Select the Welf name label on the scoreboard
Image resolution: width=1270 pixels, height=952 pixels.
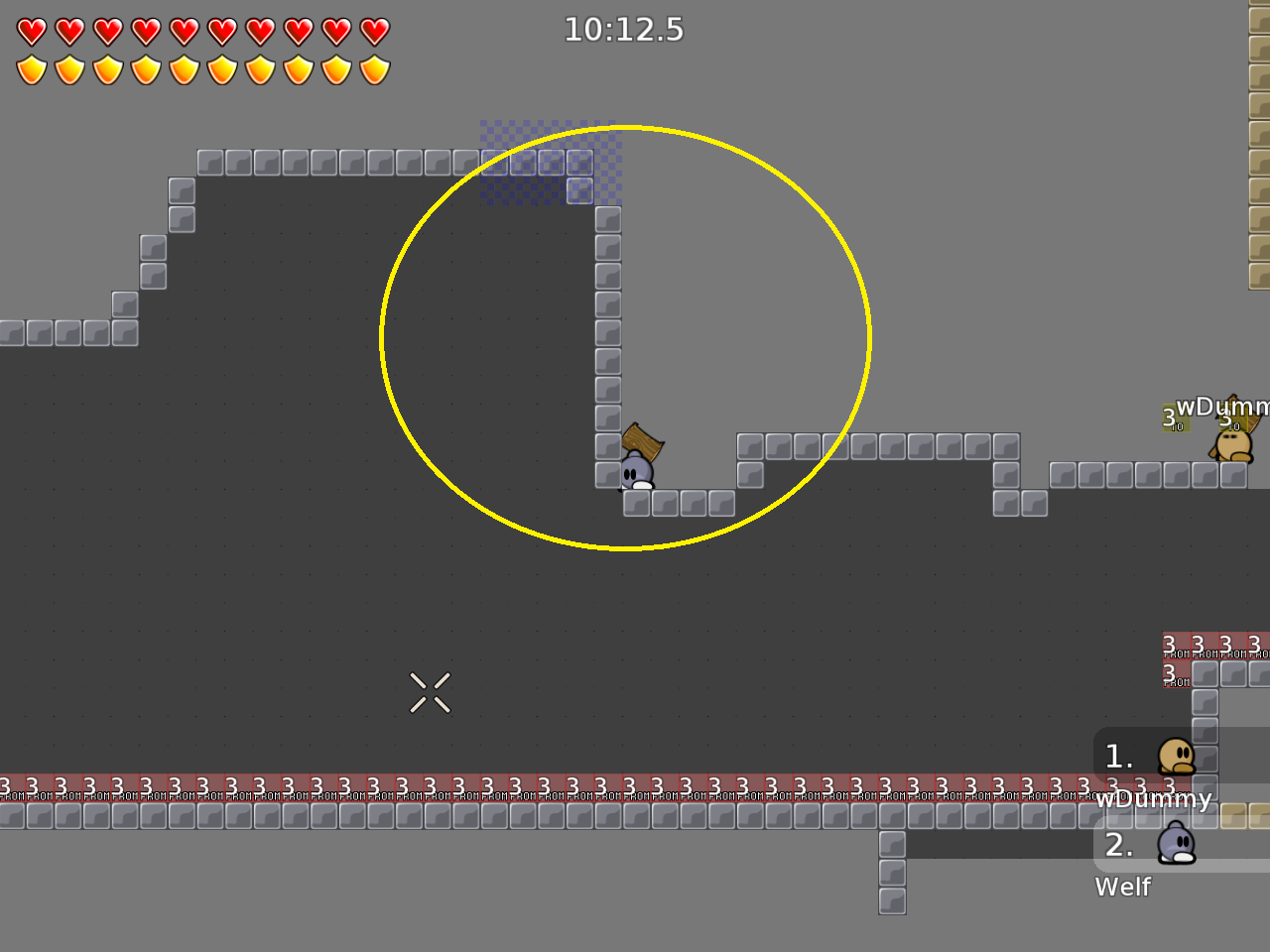point(1122,888)
